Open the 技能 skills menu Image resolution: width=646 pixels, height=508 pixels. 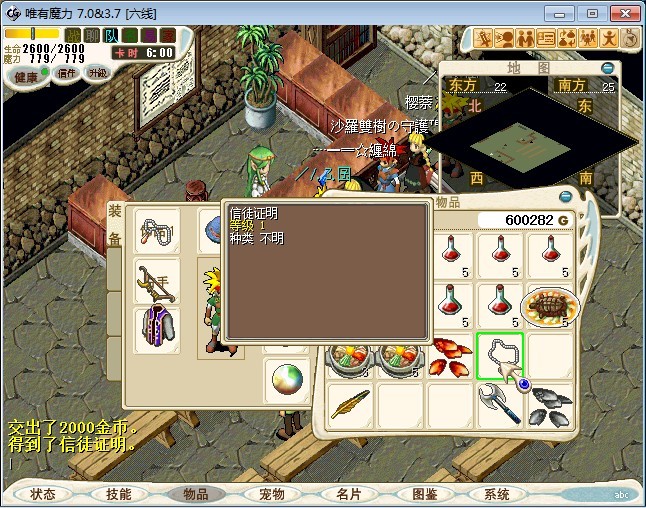pyautogui.click(x=119, y=494)
